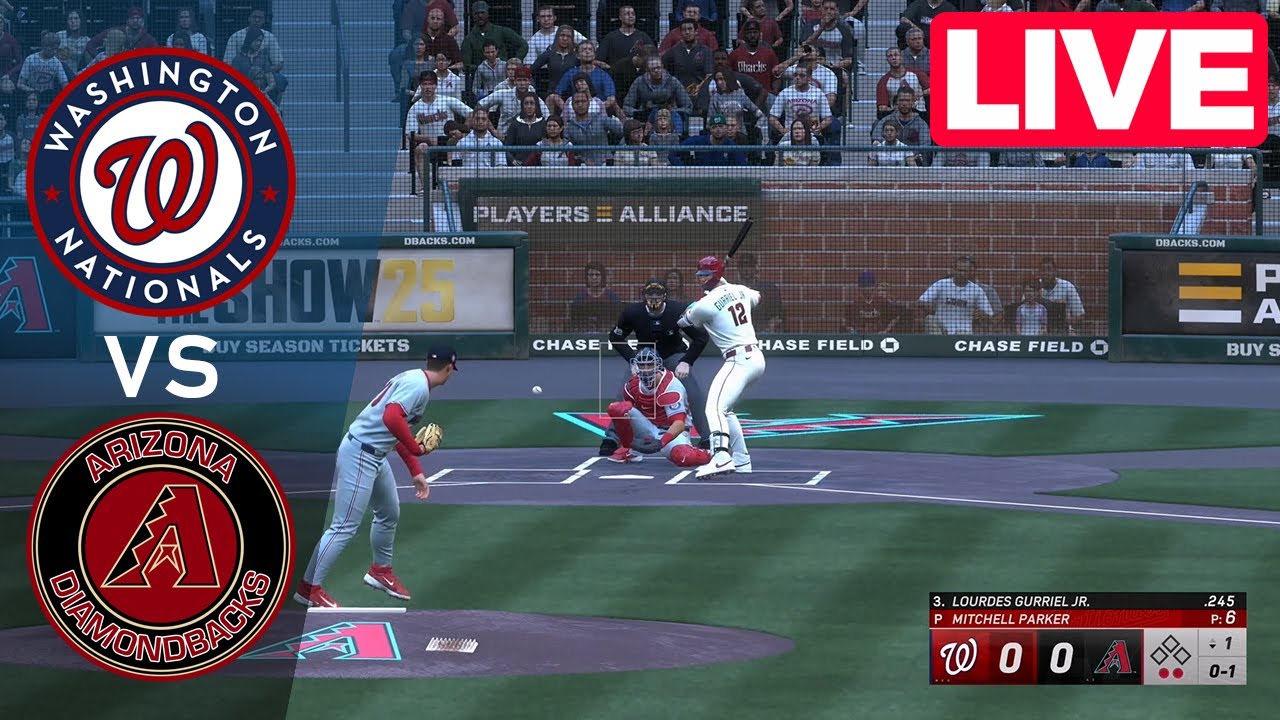Toggle the 0-1 pitch count display
Image resolution: width=1280 pixels, height=720 pixels.
(1222, 671)
